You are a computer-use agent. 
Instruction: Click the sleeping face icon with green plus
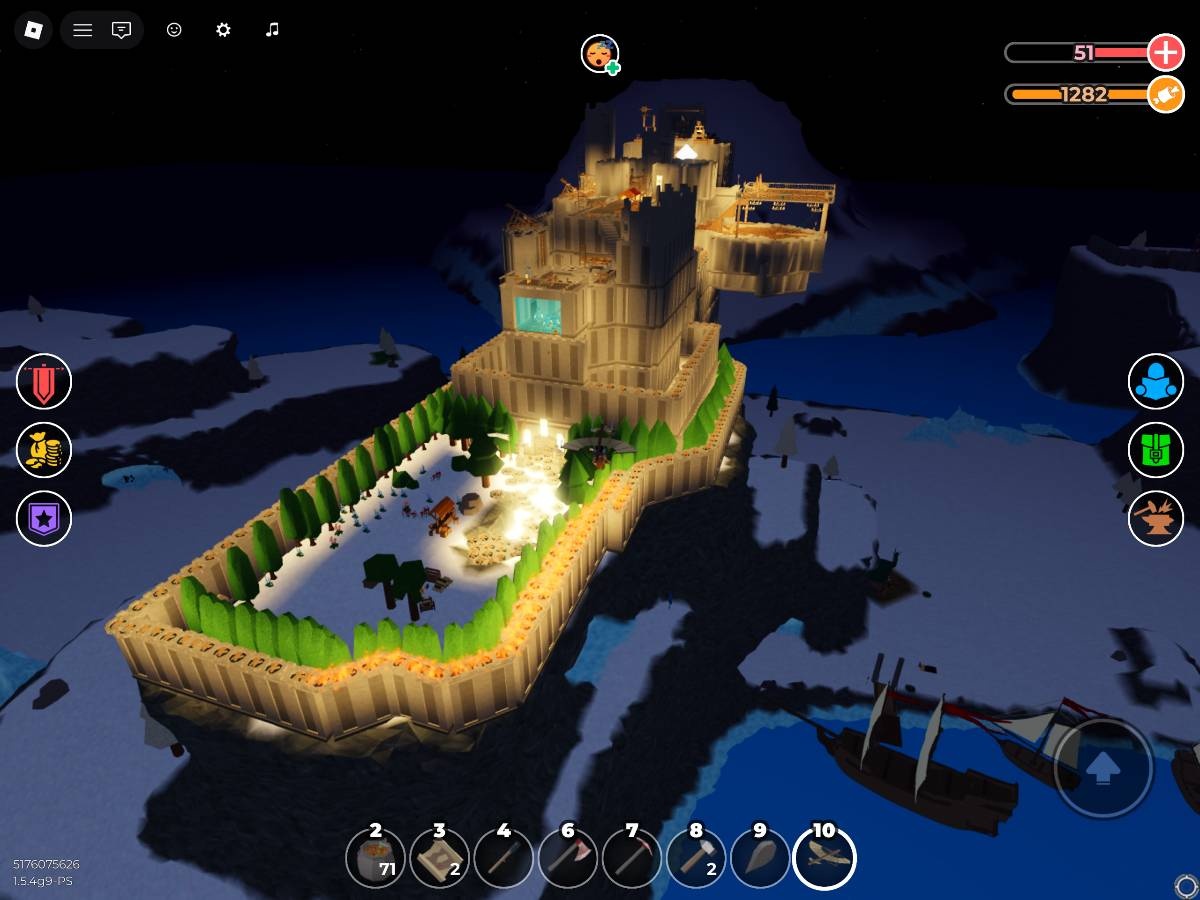(600, 54)
